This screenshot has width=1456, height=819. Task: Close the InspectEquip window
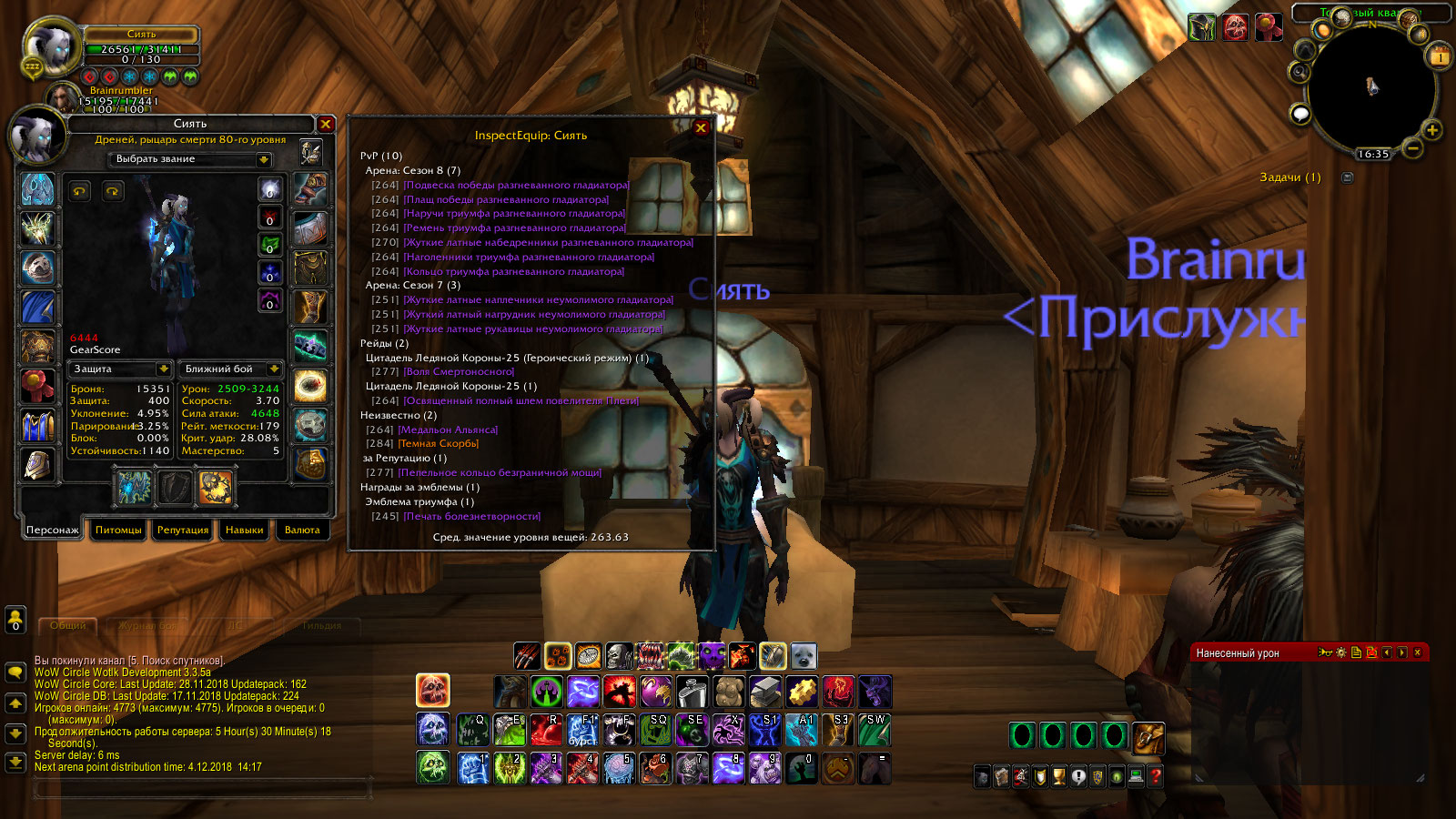(701, 128)
